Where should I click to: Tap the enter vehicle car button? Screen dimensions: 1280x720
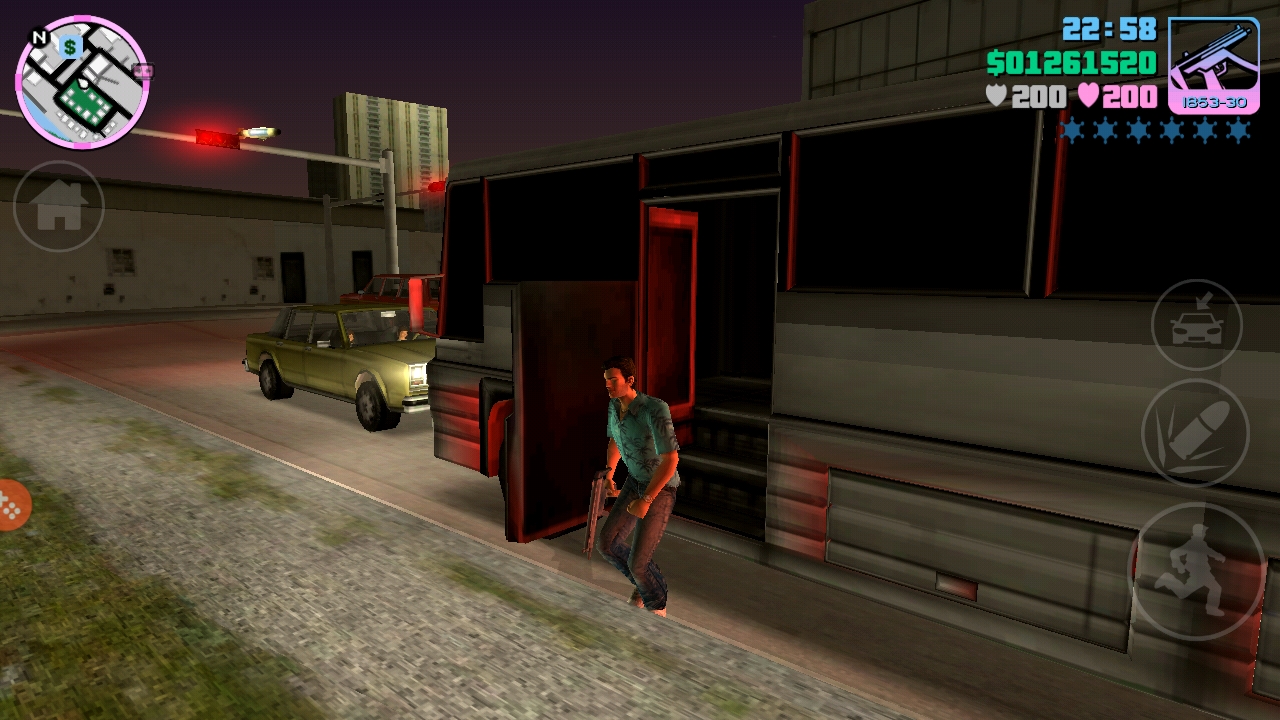[1196, 325]
